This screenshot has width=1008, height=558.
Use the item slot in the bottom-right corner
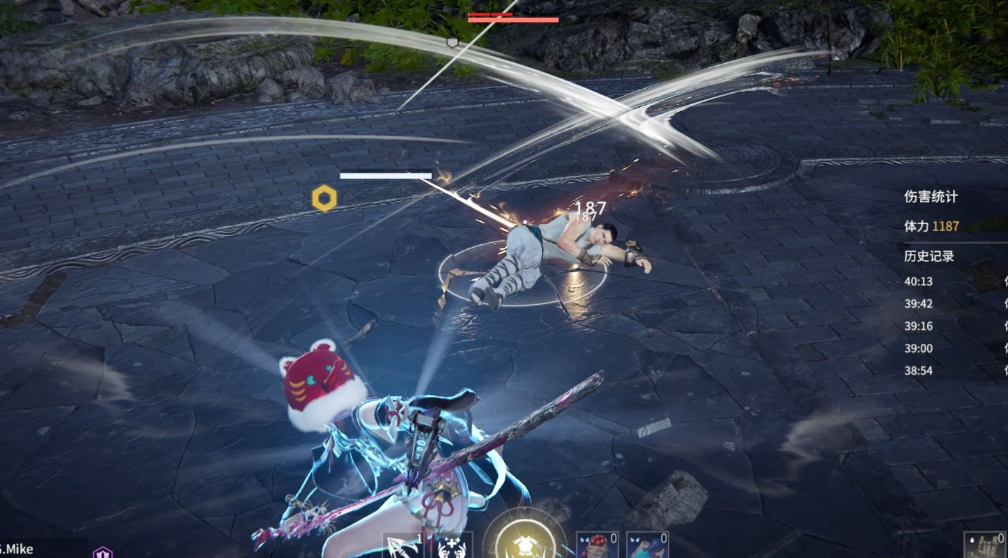point(984,545)
